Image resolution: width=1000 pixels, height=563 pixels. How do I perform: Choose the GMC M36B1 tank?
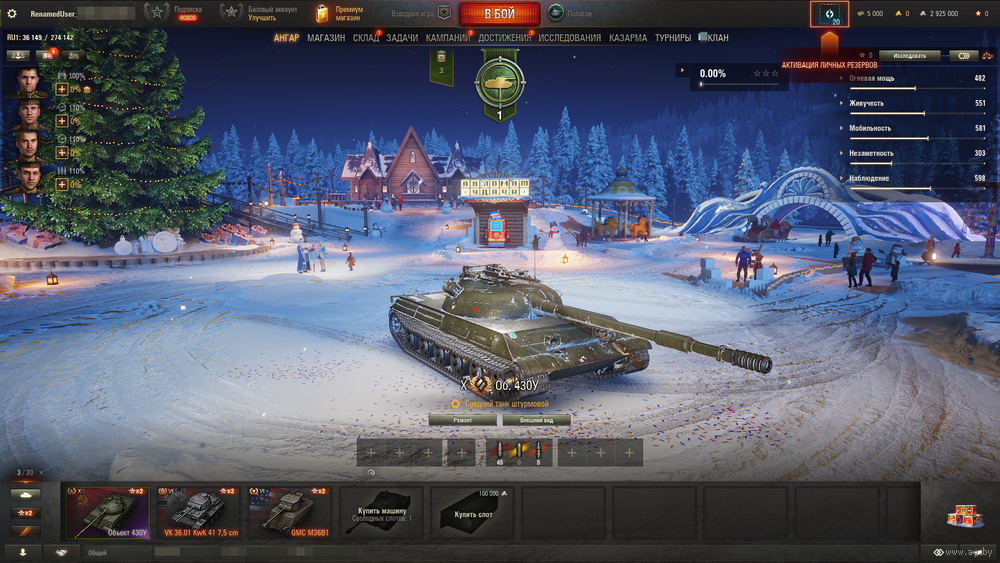[x=290, y=512]
